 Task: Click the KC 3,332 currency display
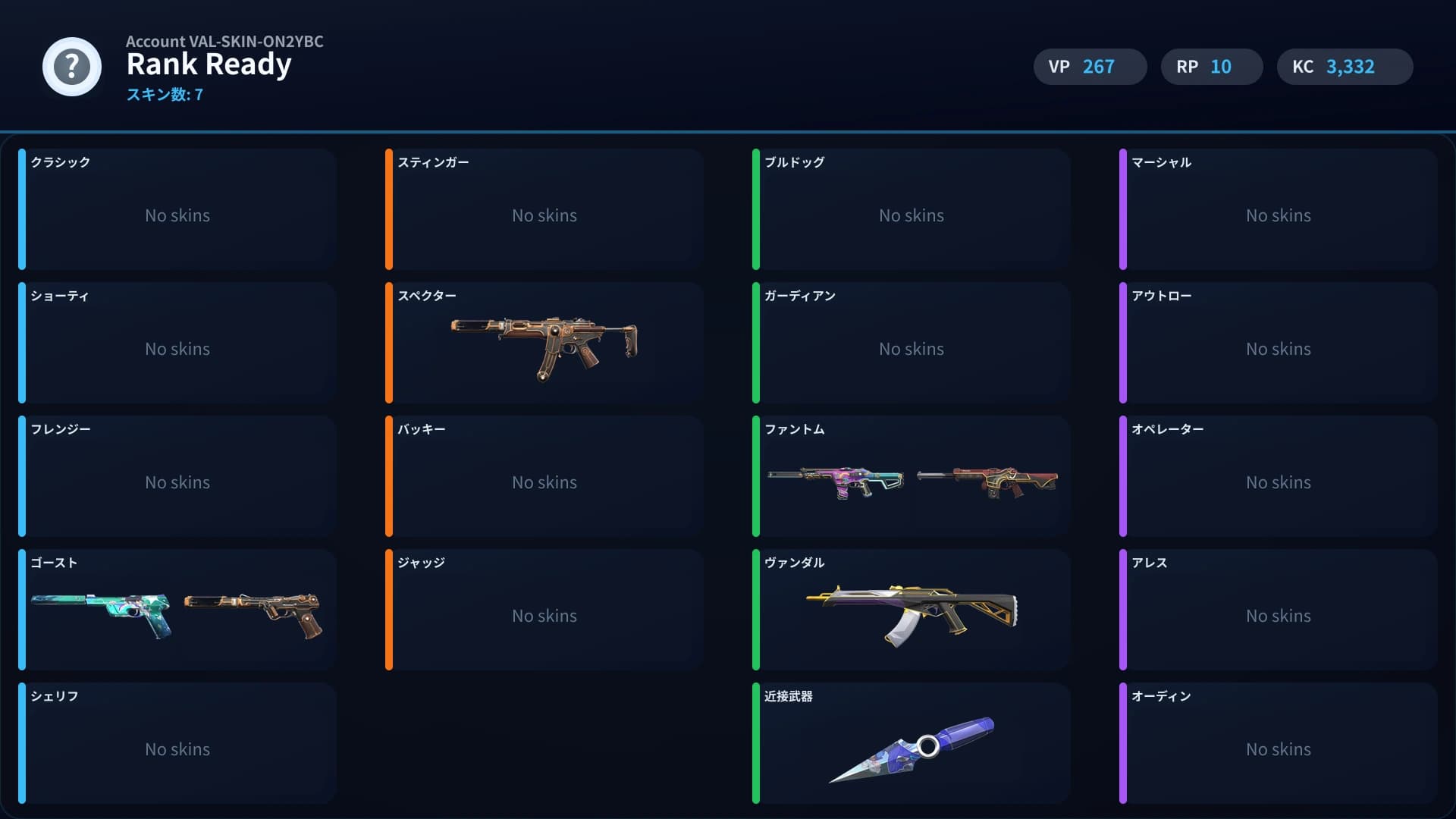(1345, 67)
